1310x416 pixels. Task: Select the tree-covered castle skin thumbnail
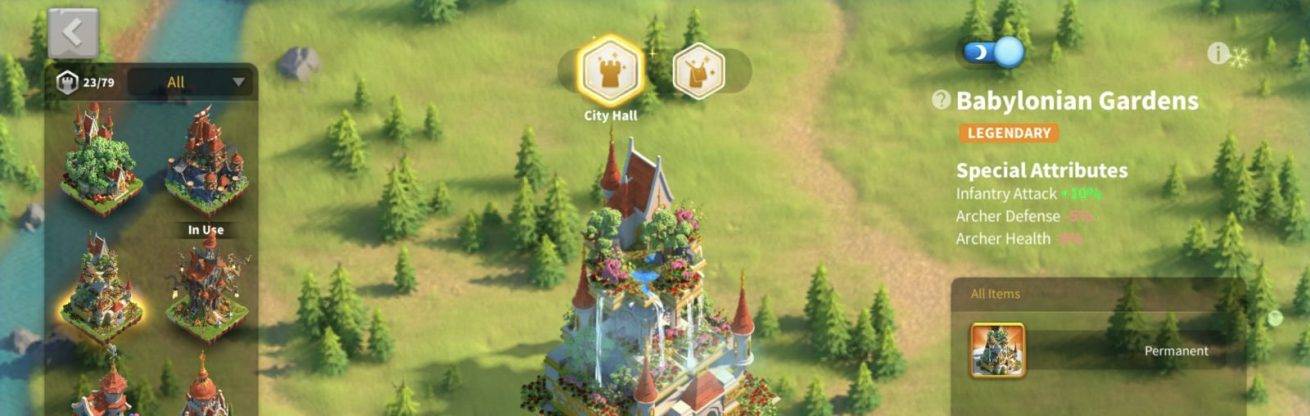(98, 160)
